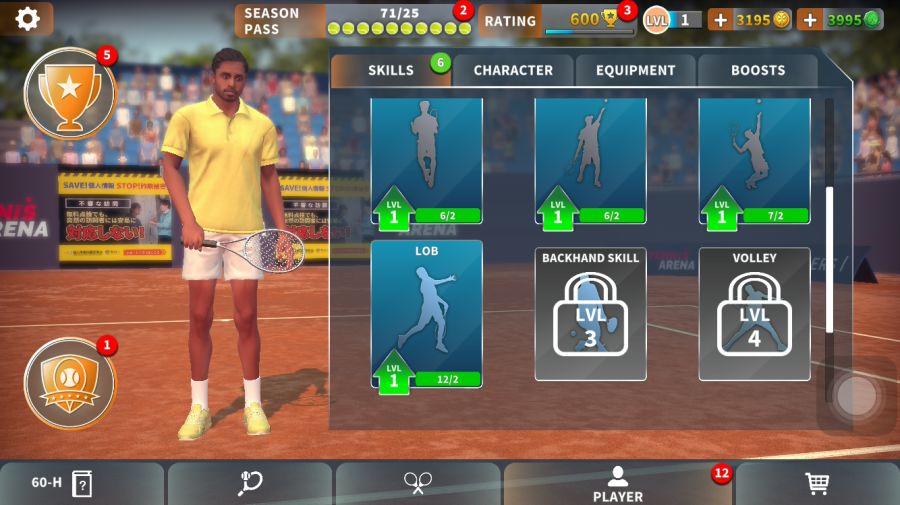Click the tennis ball shield badge
The image size is (900, 505).
(x=69, y=383)
